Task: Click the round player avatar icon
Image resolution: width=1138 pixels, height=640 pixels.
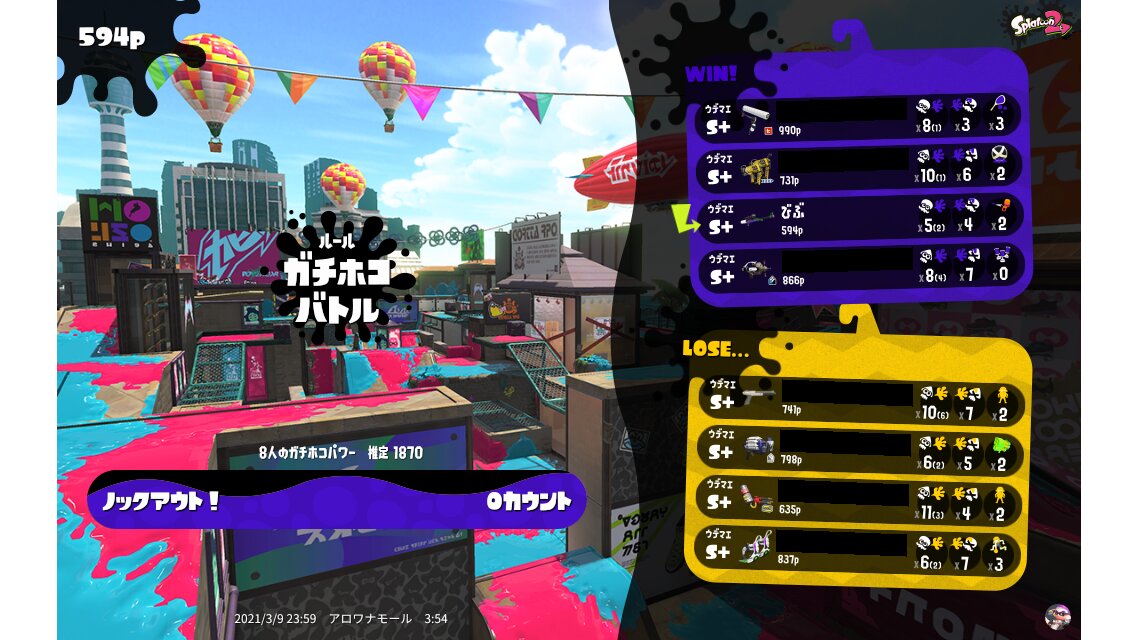Action: 1057,616
